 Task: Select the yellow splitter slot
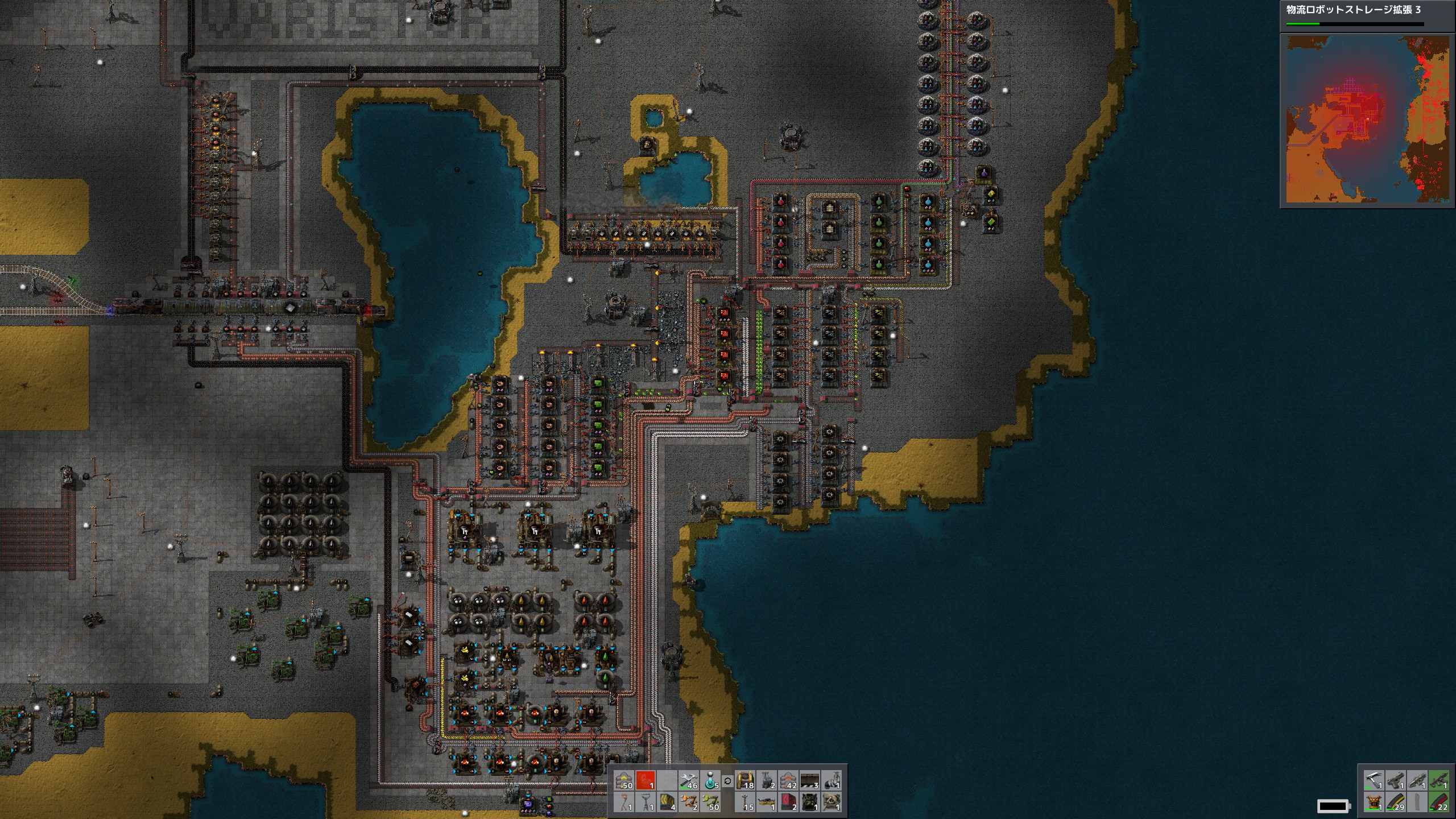point(766,803)
